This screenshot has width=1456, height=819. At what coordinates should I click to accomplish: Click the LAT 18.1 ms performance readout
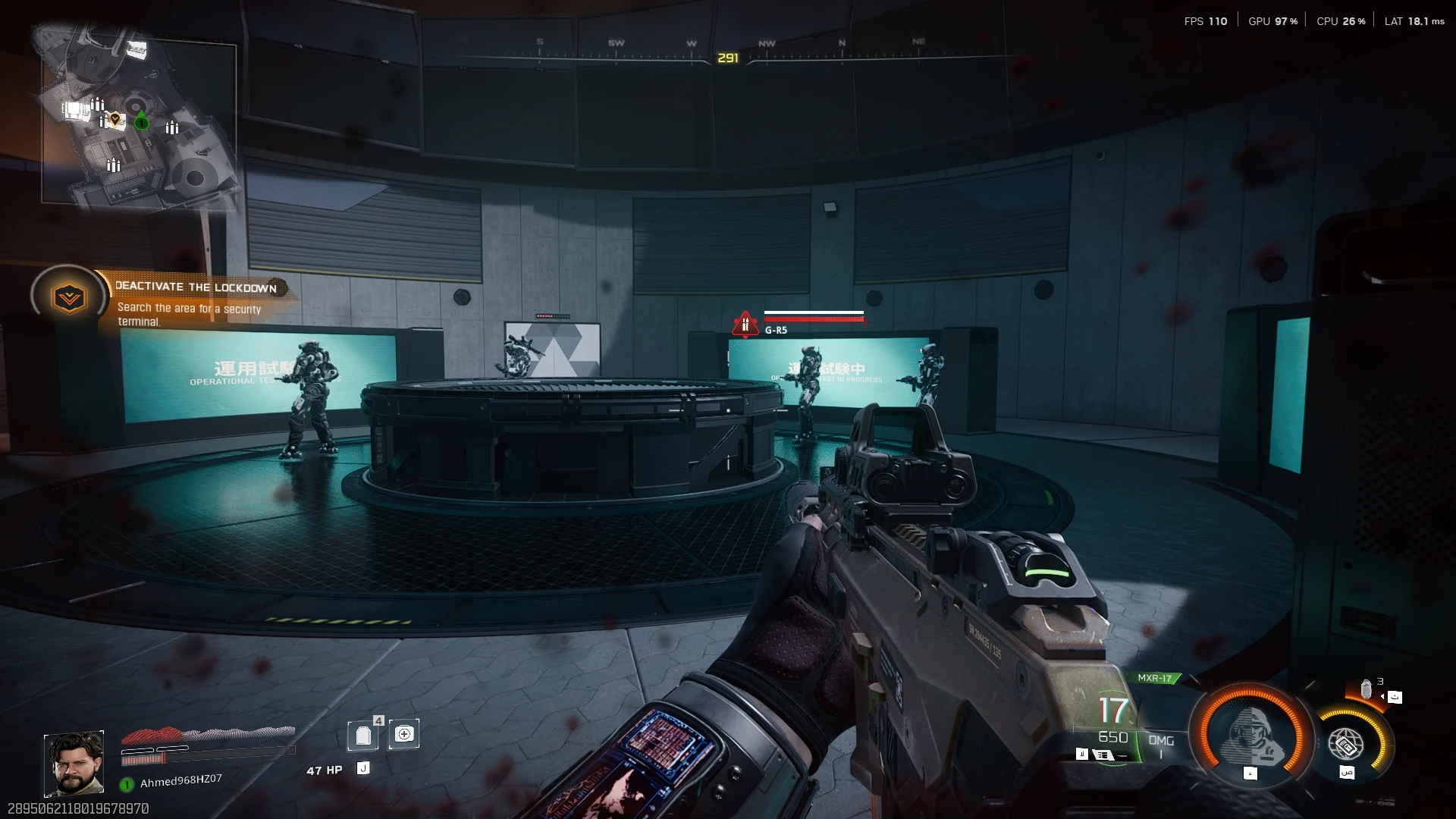click(1413, 20)
